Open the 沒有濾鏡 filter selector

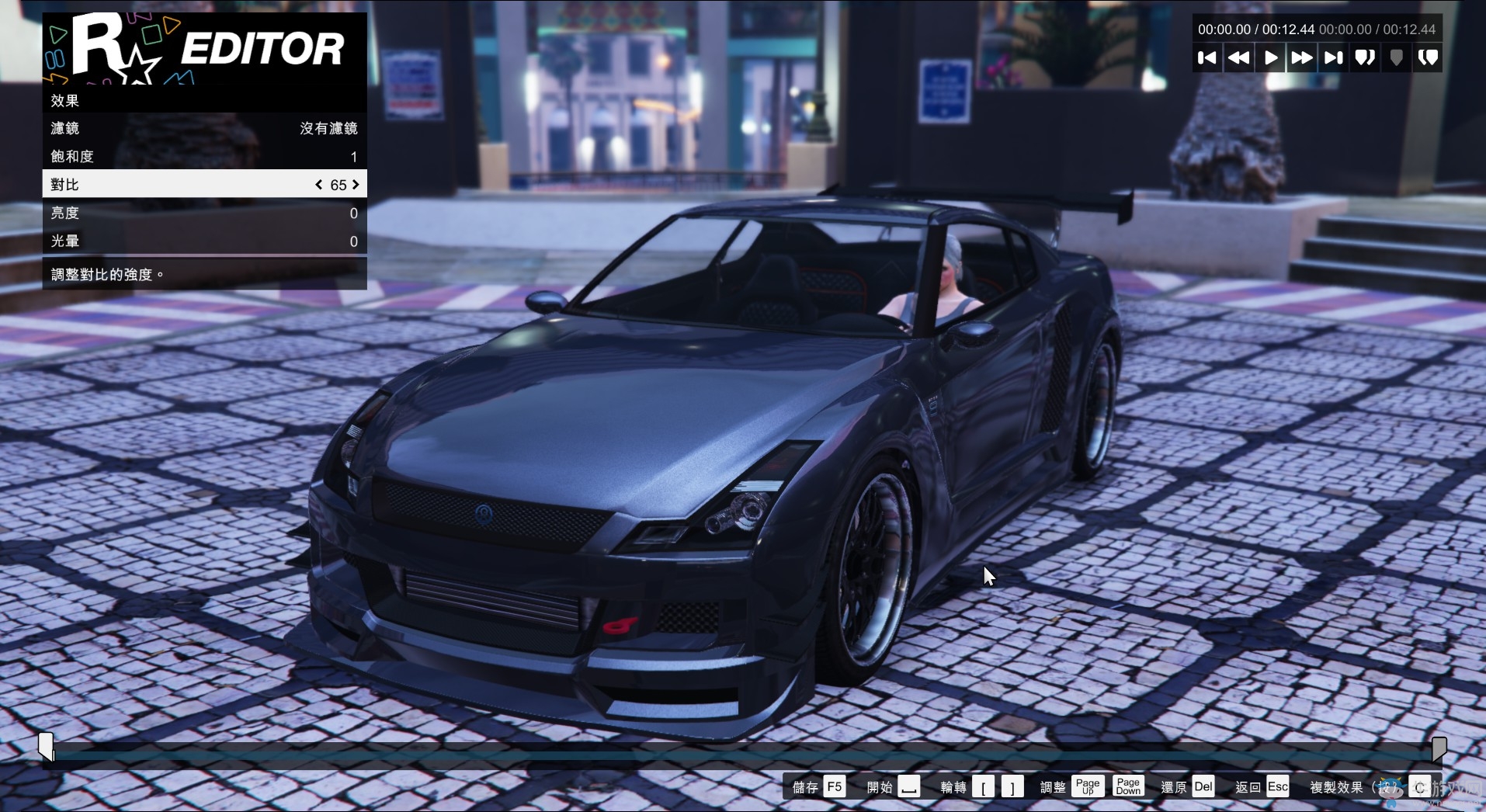(x=328, y=128)
